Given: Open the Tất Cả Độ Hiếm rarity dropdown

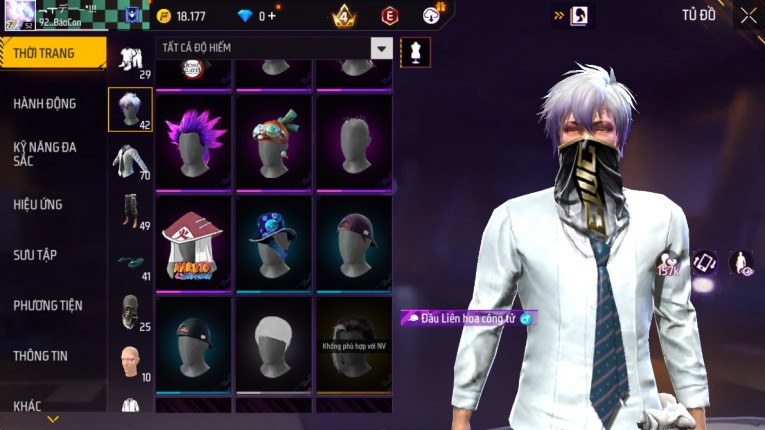Looking at the screenshot, I should tap(381, 48).
